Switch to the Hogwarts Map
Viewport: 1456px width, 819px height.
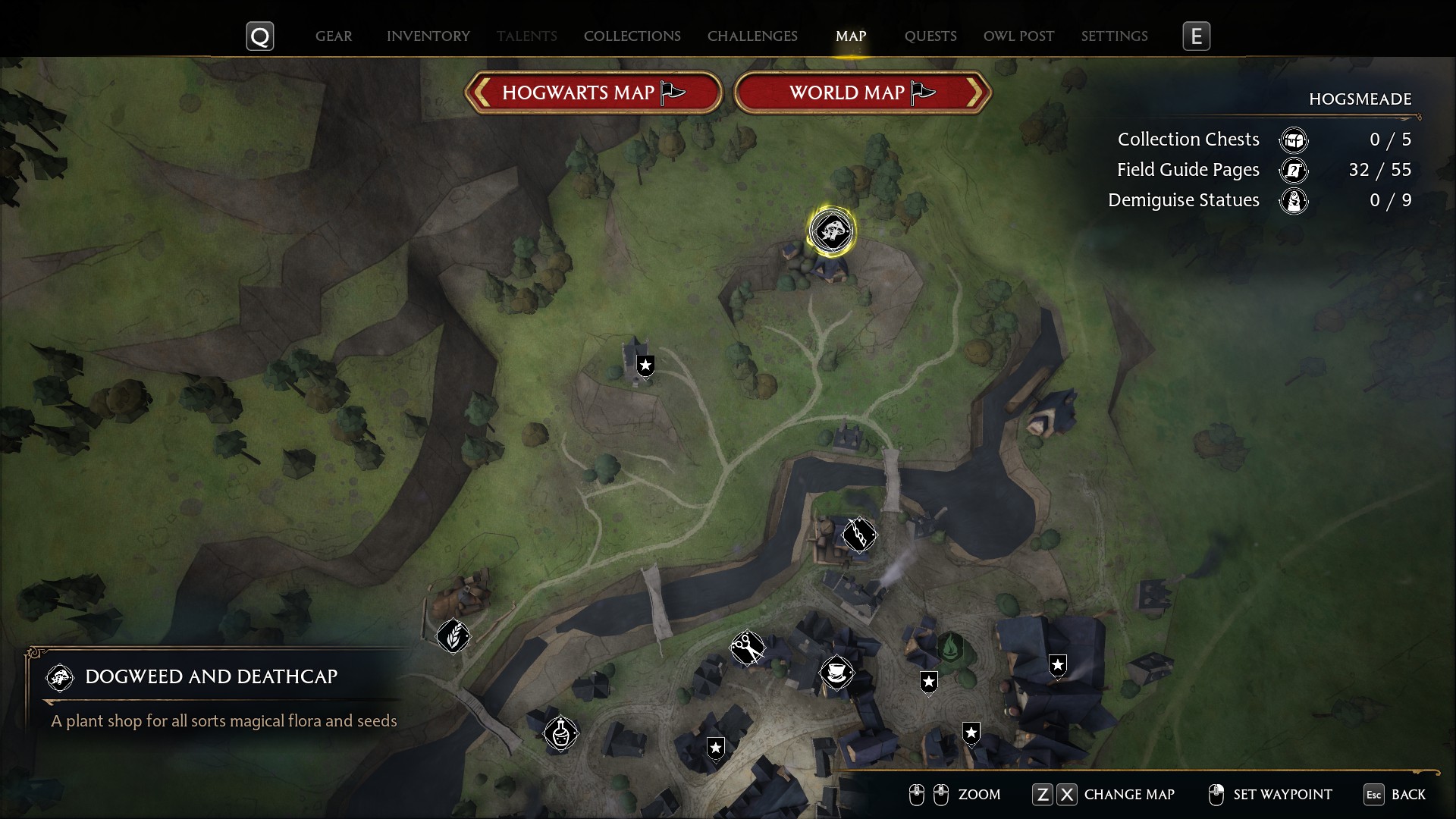coord(593,93)
